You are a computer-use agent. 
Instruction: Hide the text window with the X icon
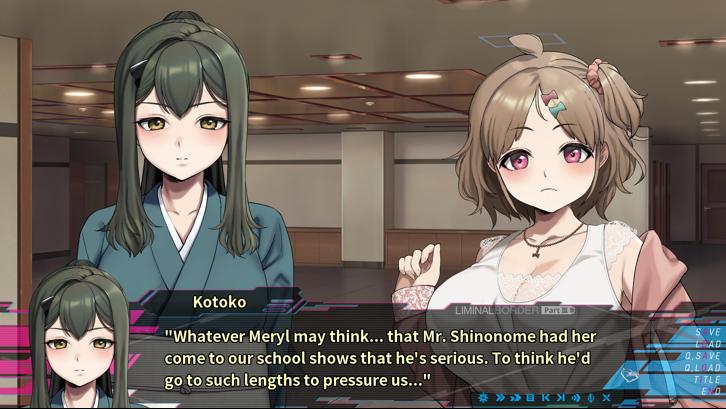[606, 397]
